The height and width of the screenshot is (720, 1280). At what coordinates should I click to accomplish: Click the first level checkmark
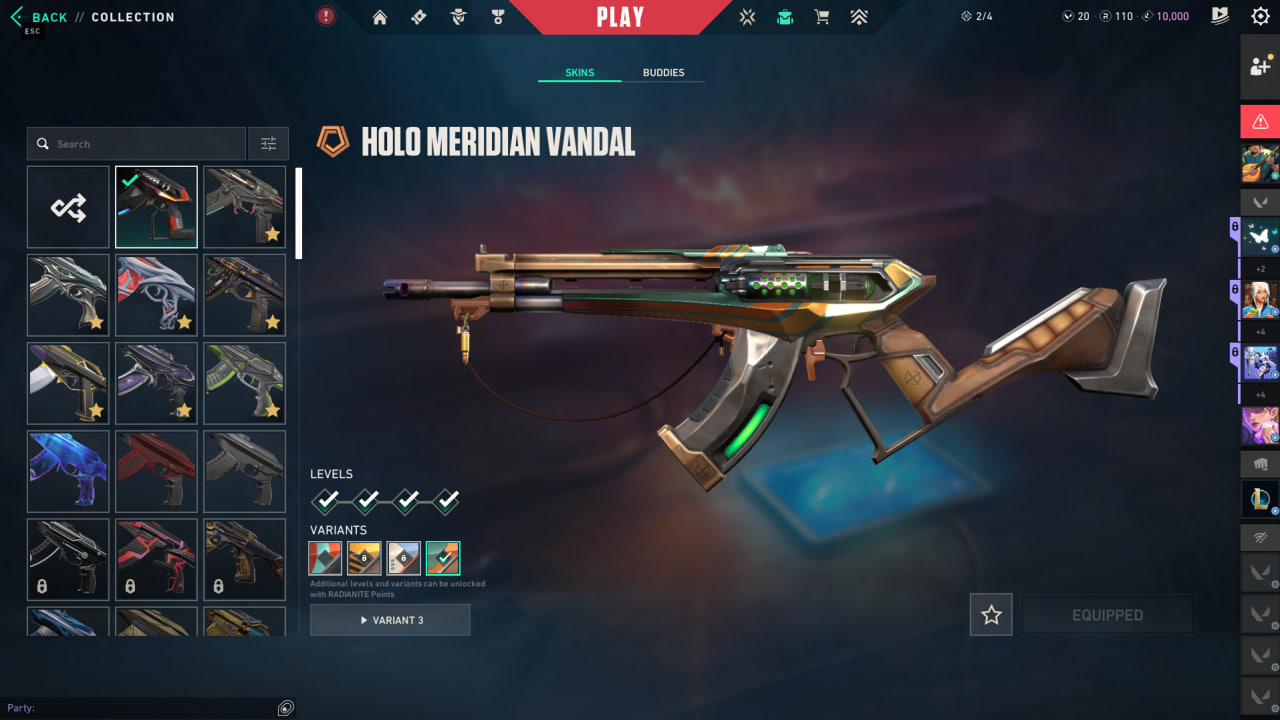click(x=326, y=501)
